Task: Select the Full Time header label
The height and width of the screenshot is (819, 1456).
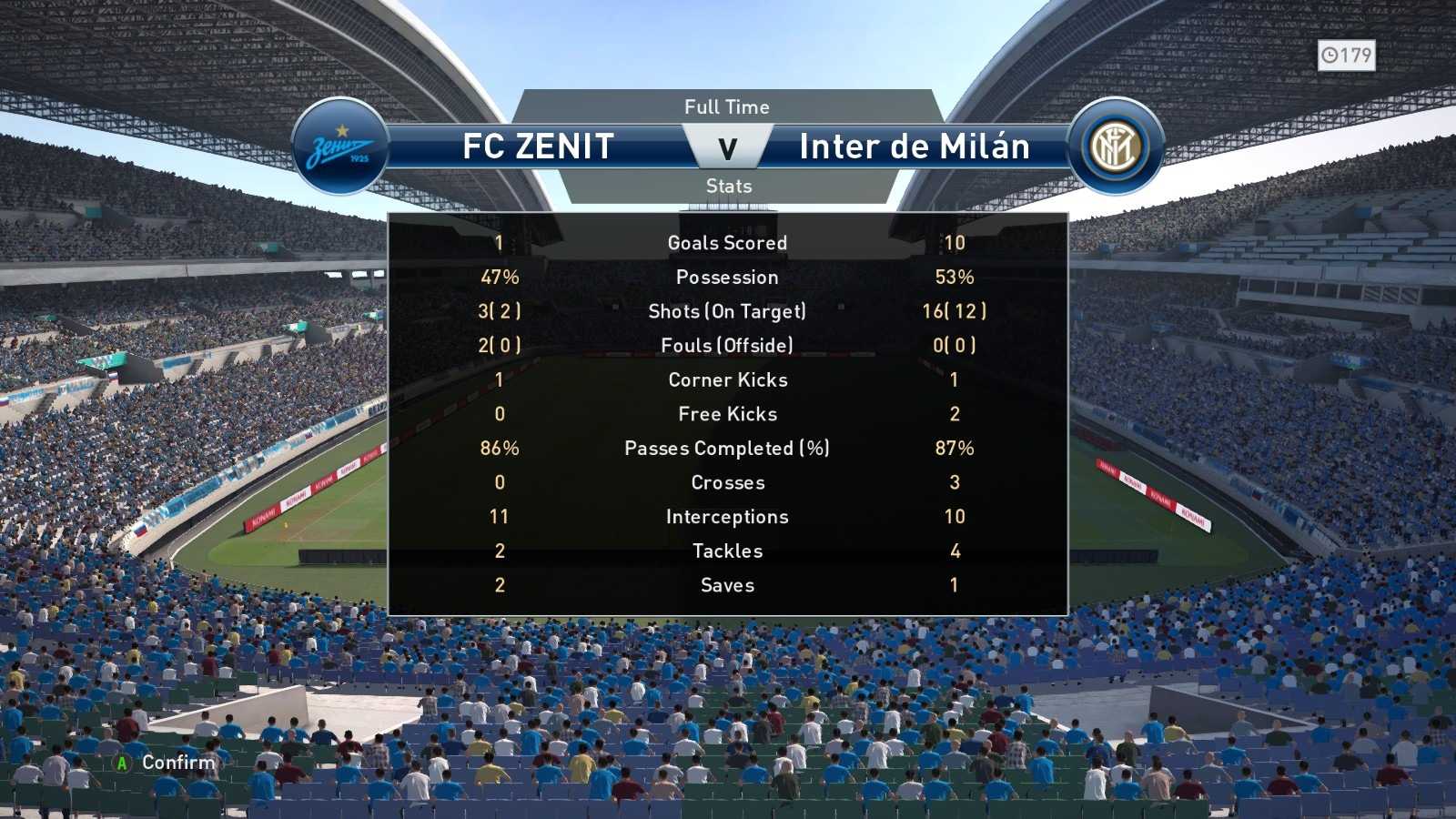Action: pos(728,106)
